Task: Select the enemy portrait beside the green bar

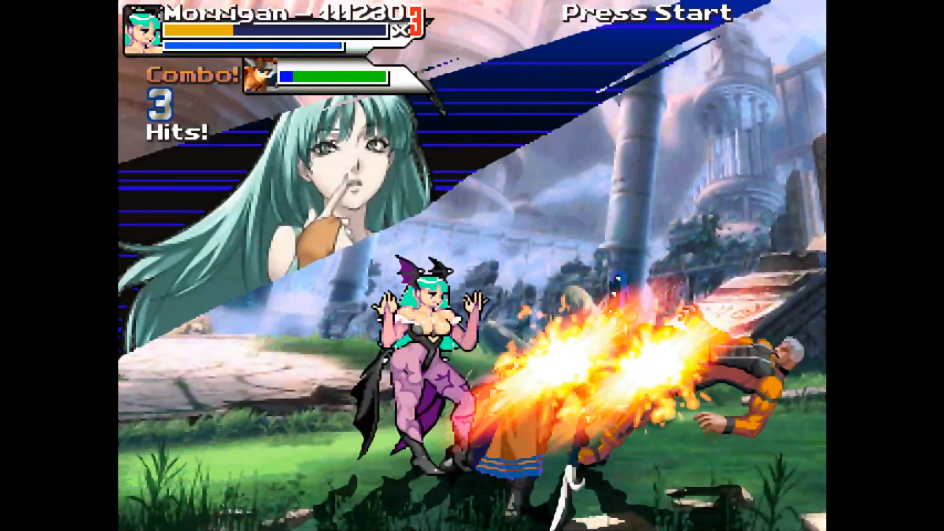Action: 259,76
